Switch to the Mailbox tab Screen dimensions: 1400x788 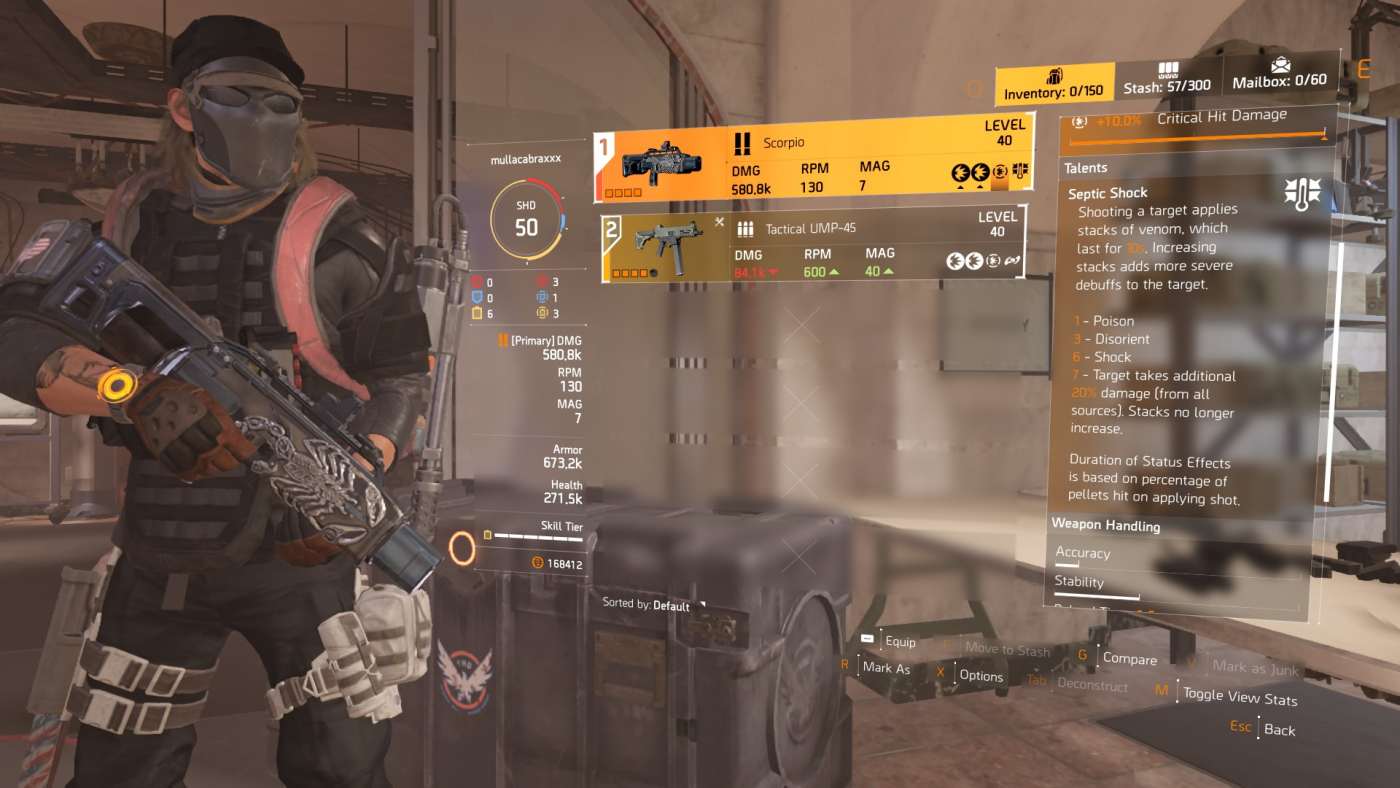pos(1283,81)
